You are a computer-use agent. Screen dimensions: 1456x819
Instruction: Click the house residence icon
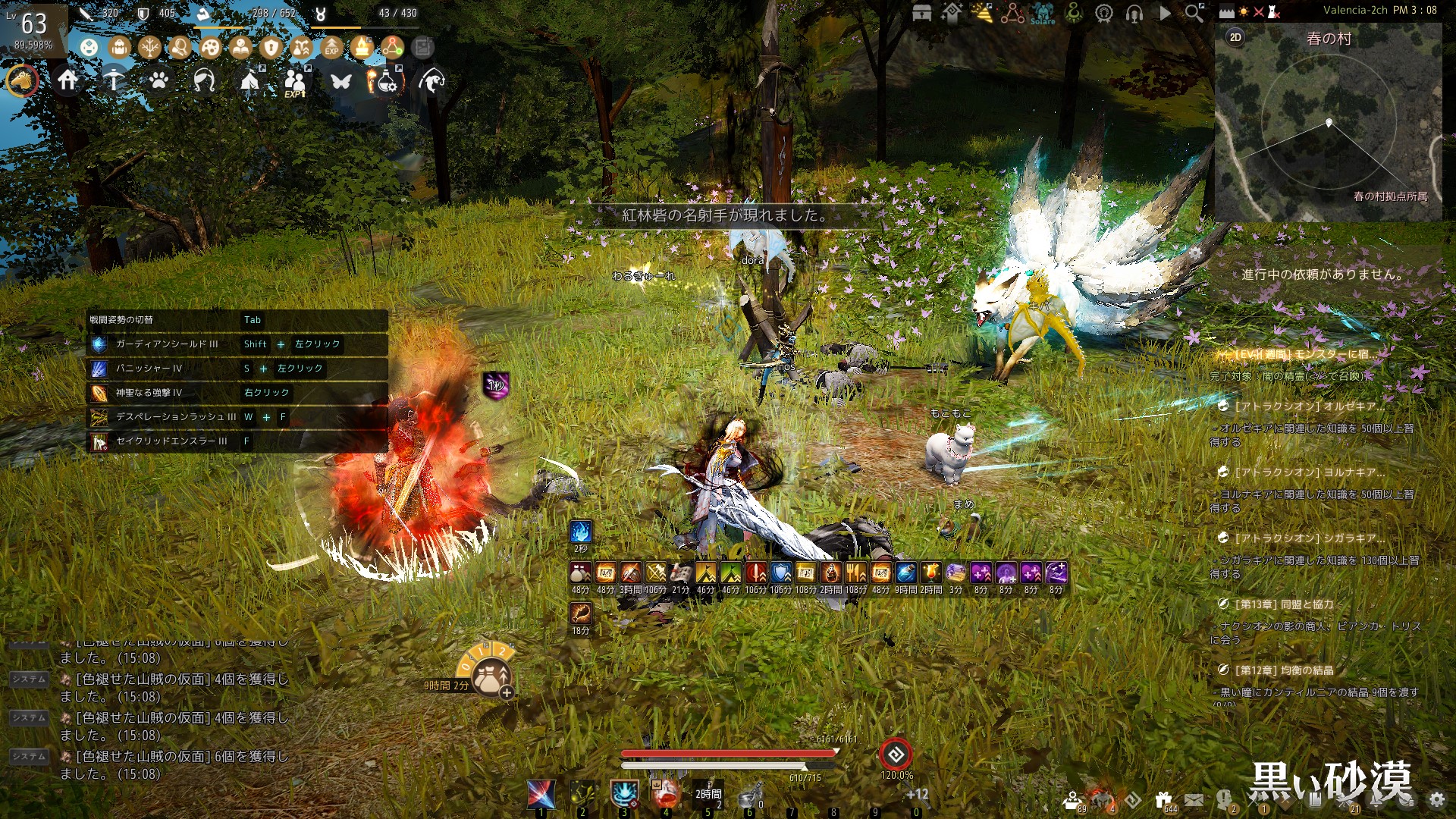point(68,80)
